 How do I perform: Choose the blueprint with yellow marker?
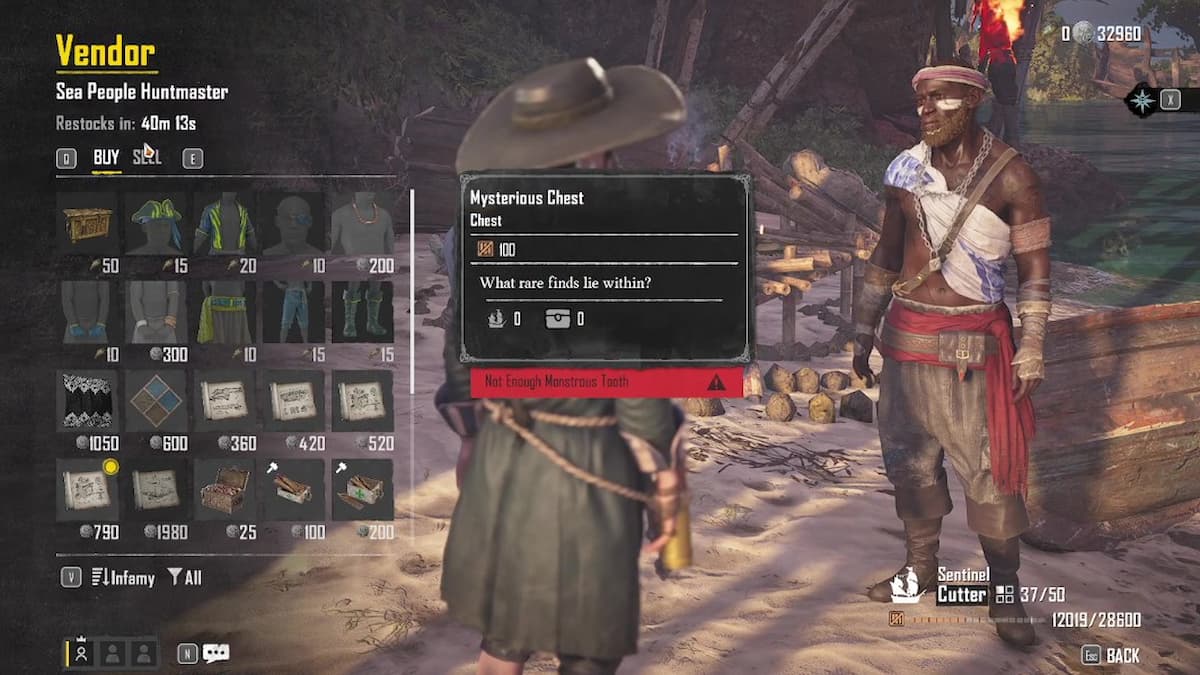(87, 489)
